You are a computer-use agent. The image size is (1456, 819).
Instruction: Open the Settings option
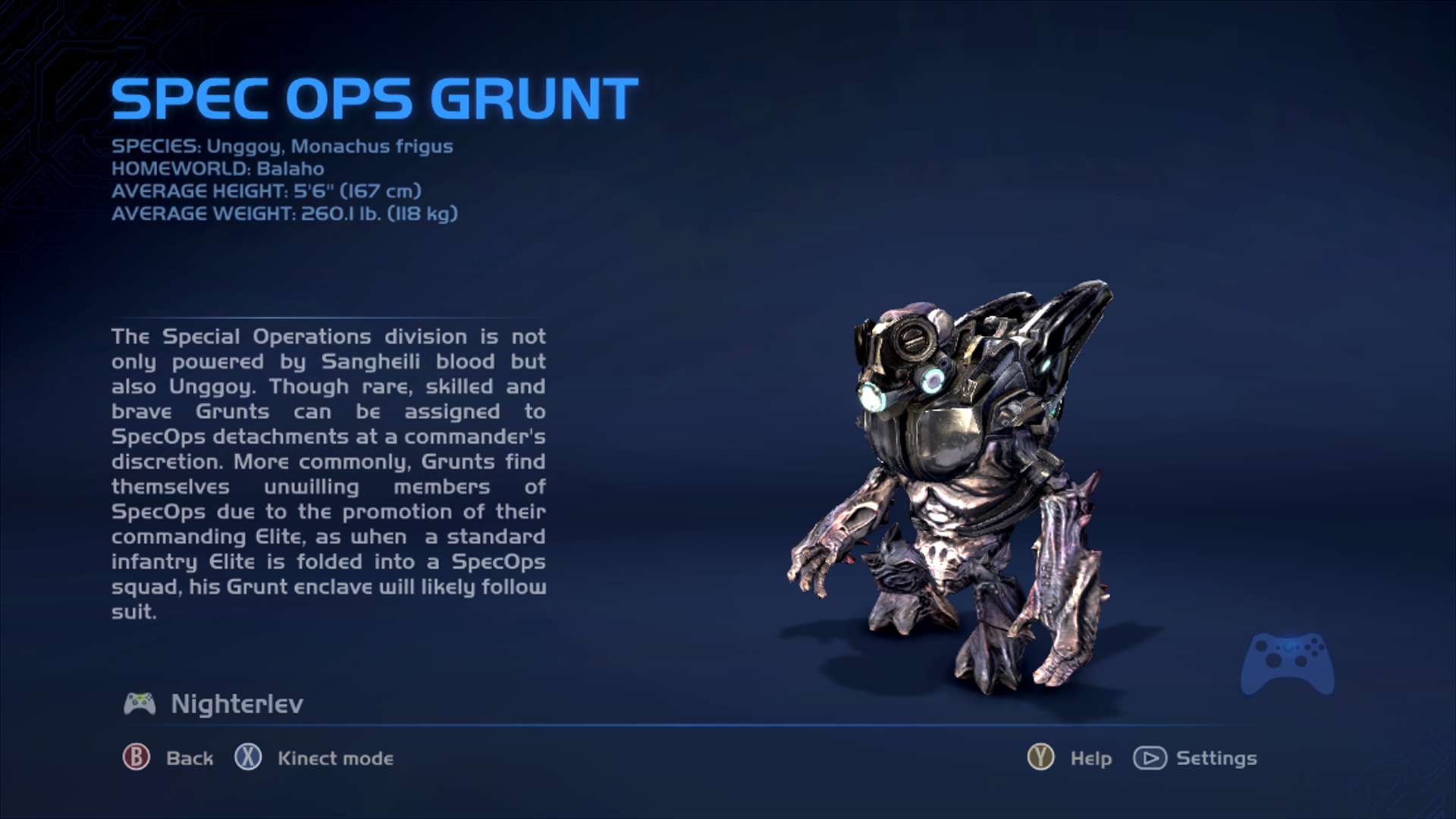(1216, 758)
